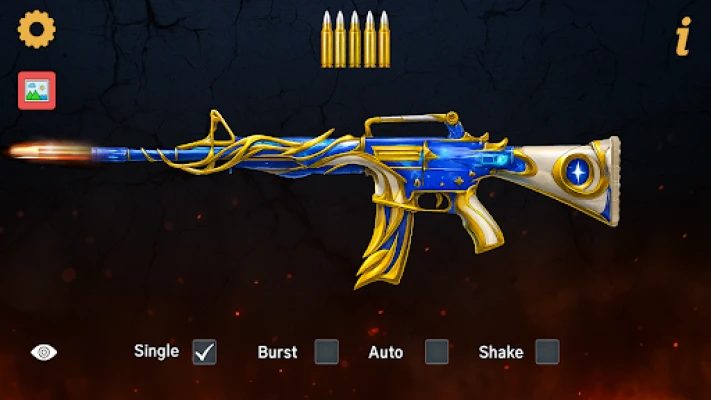Open settings with the gear icon
The height and width of the screenshot is (400, 711).
click(x=37, y=29)
